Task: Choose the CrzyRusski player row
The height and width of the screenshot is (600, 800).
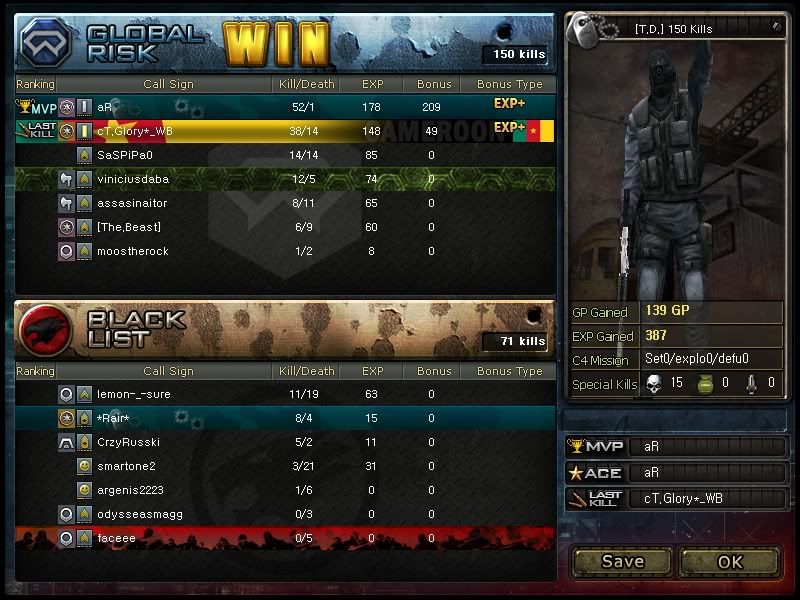Action: pos(129,442)
